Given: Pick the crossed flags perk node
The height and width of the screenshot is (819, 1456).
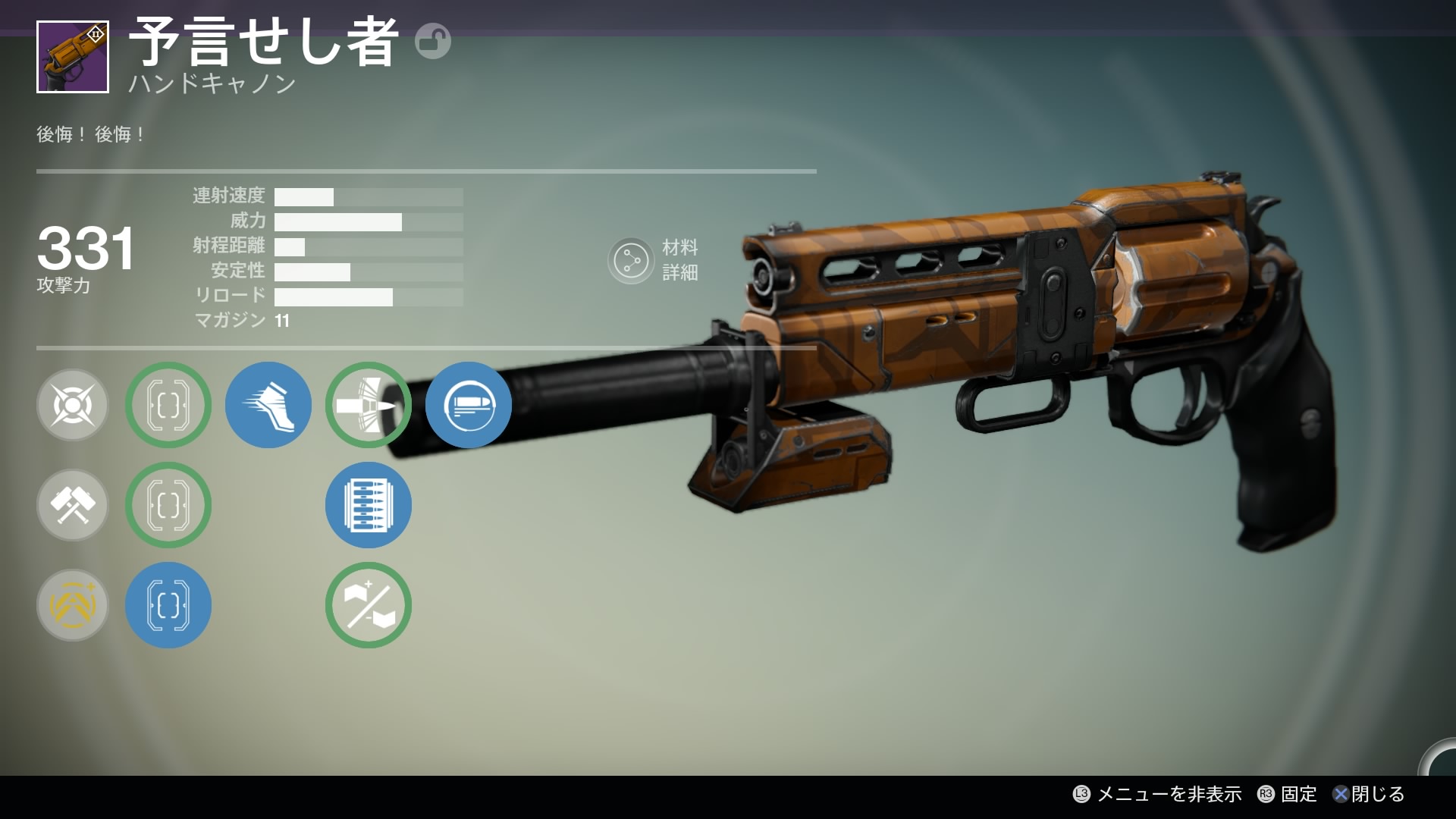Looking at the screenshot, I should coord(369,605).
